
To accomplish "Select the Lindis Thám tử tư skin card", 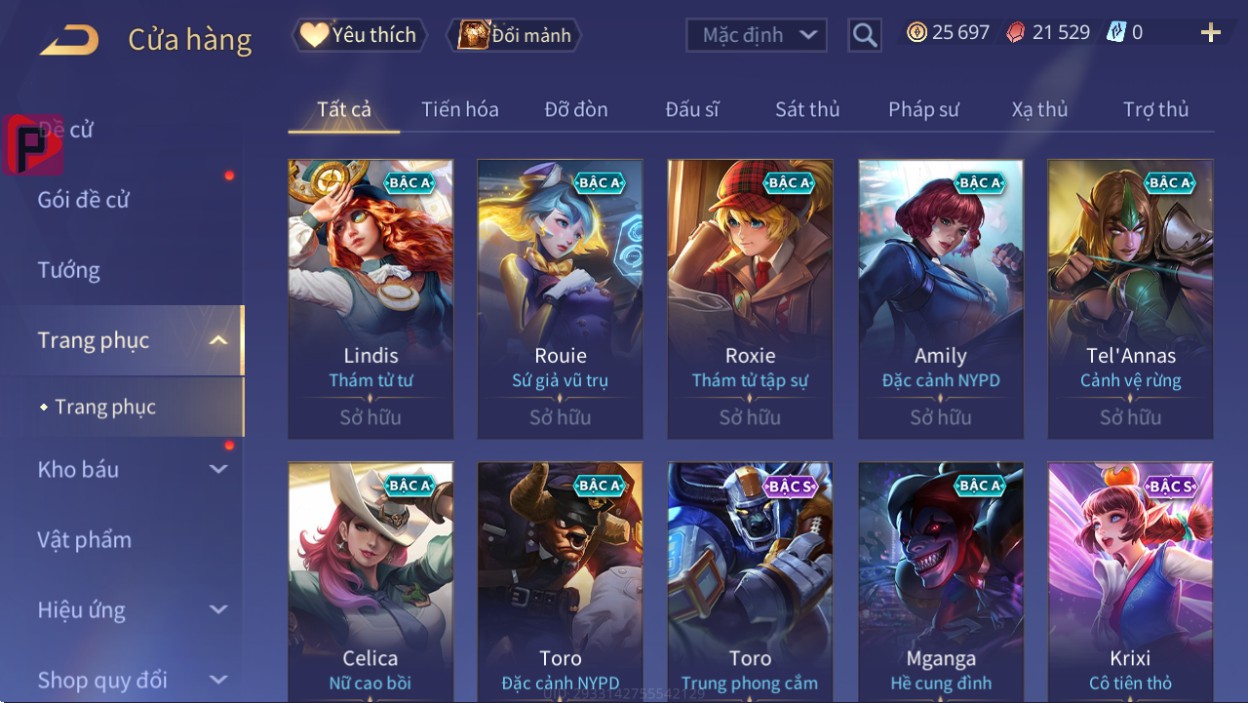I will [x=370, y=298].
